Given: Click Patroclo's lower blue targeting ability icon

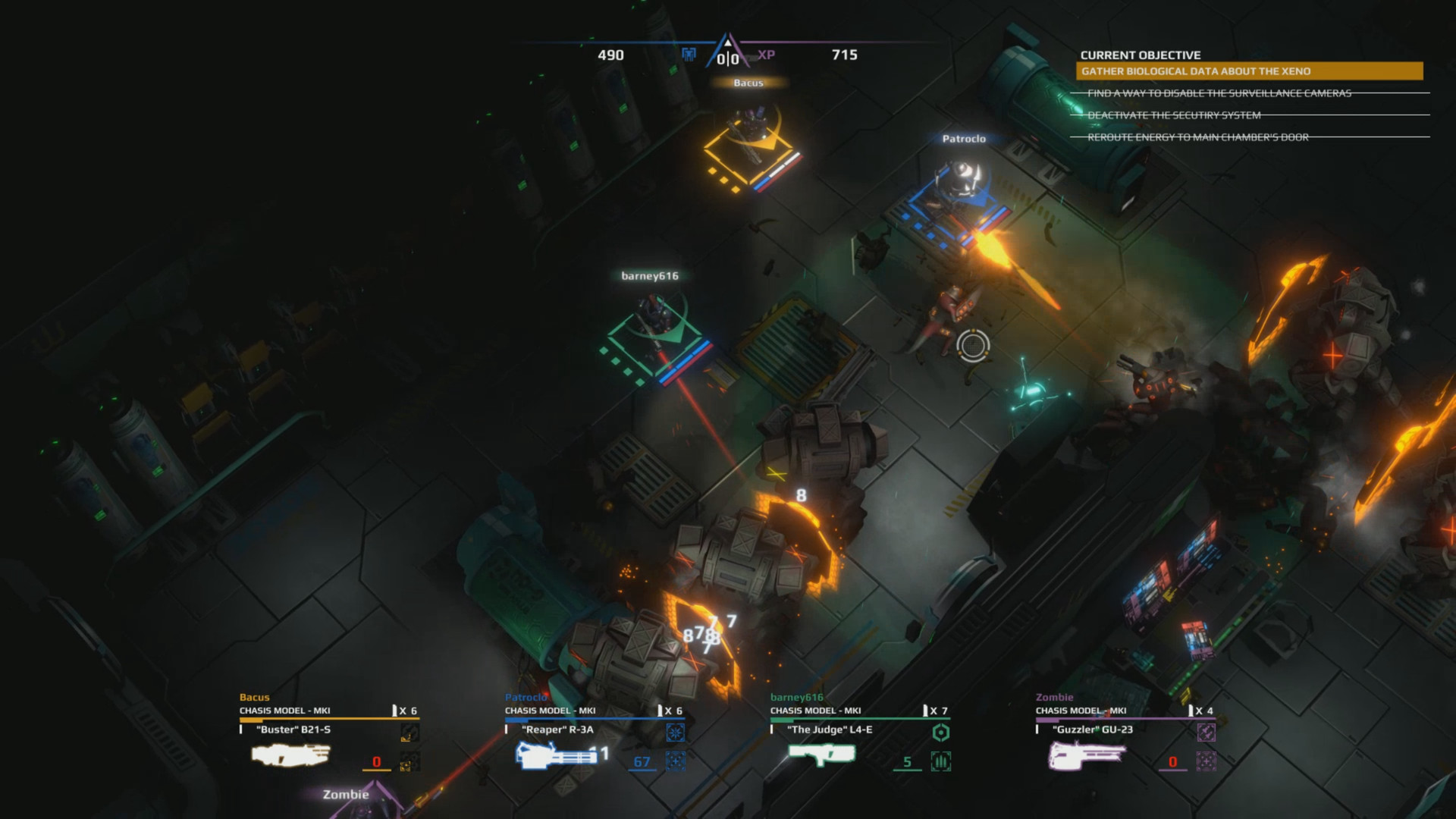Looking at the screenshot, I should (675, 761).
